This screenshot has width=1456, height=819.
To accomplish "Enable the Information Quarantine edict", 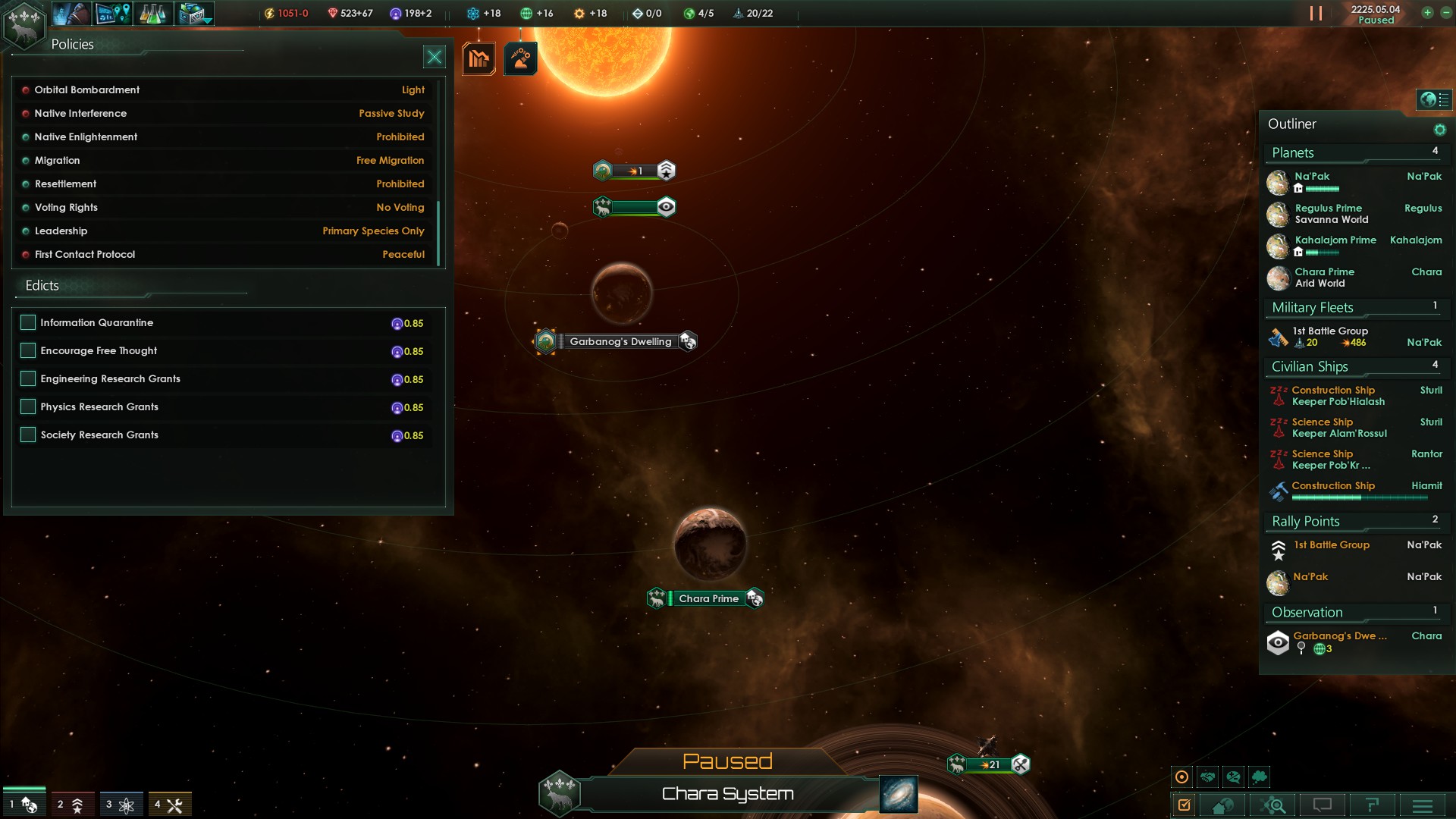I will coord(28,322).
